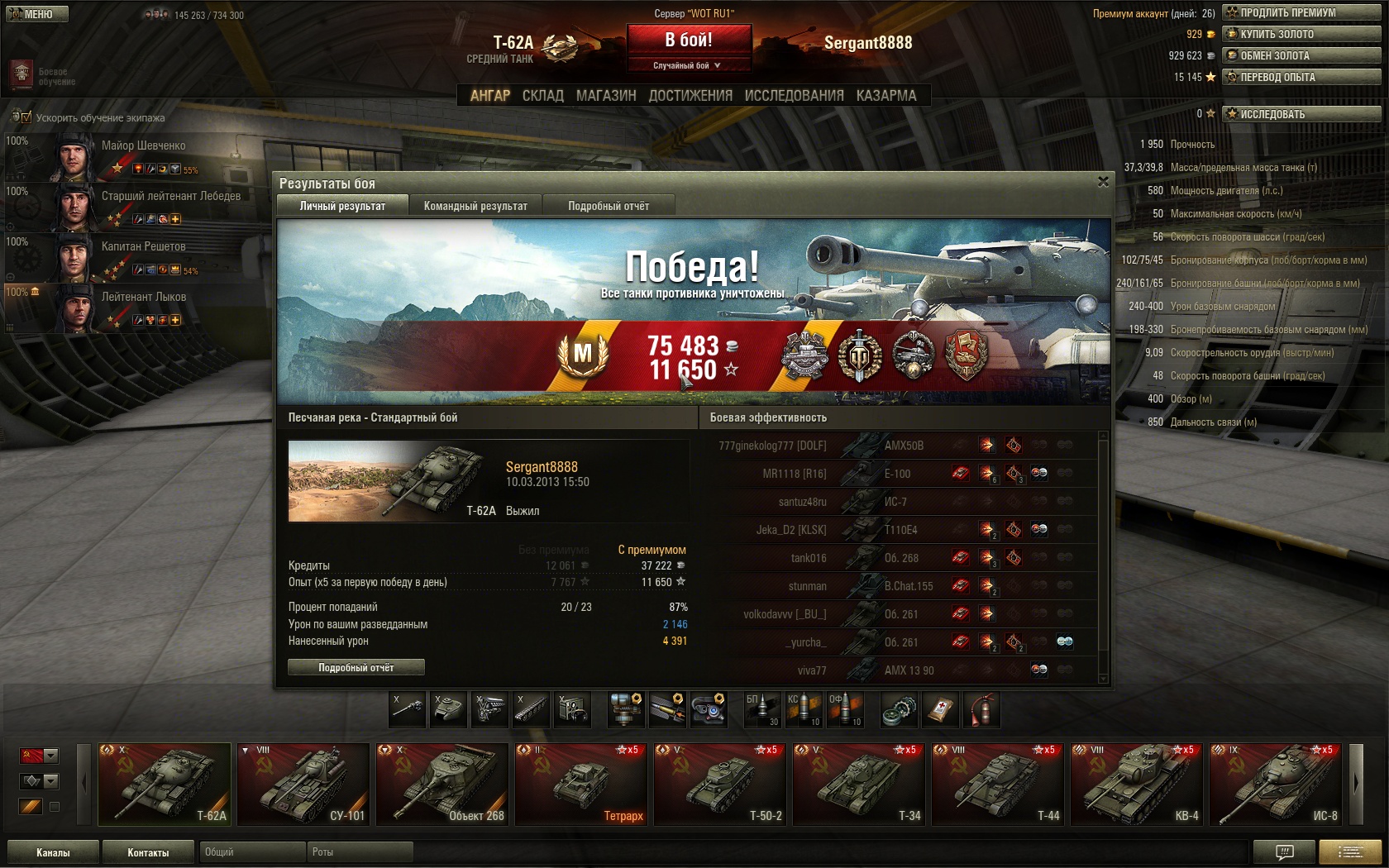Screen dimensions: 1389x868
Task: Start battle with В бой! button
Action: (689, 40)
